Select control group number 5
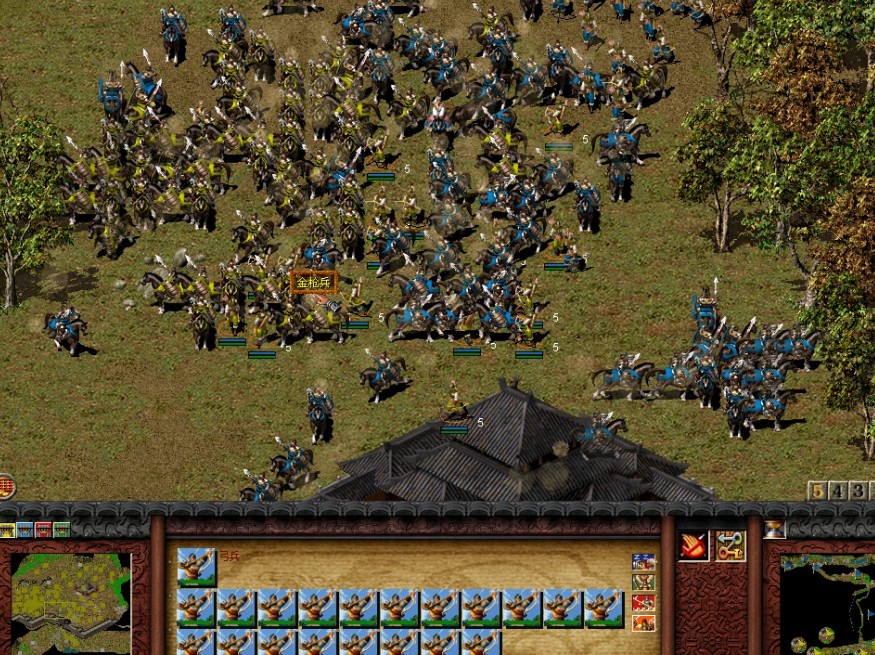The height and width of the screenshot is (655, 875). [x=818, y=491]
